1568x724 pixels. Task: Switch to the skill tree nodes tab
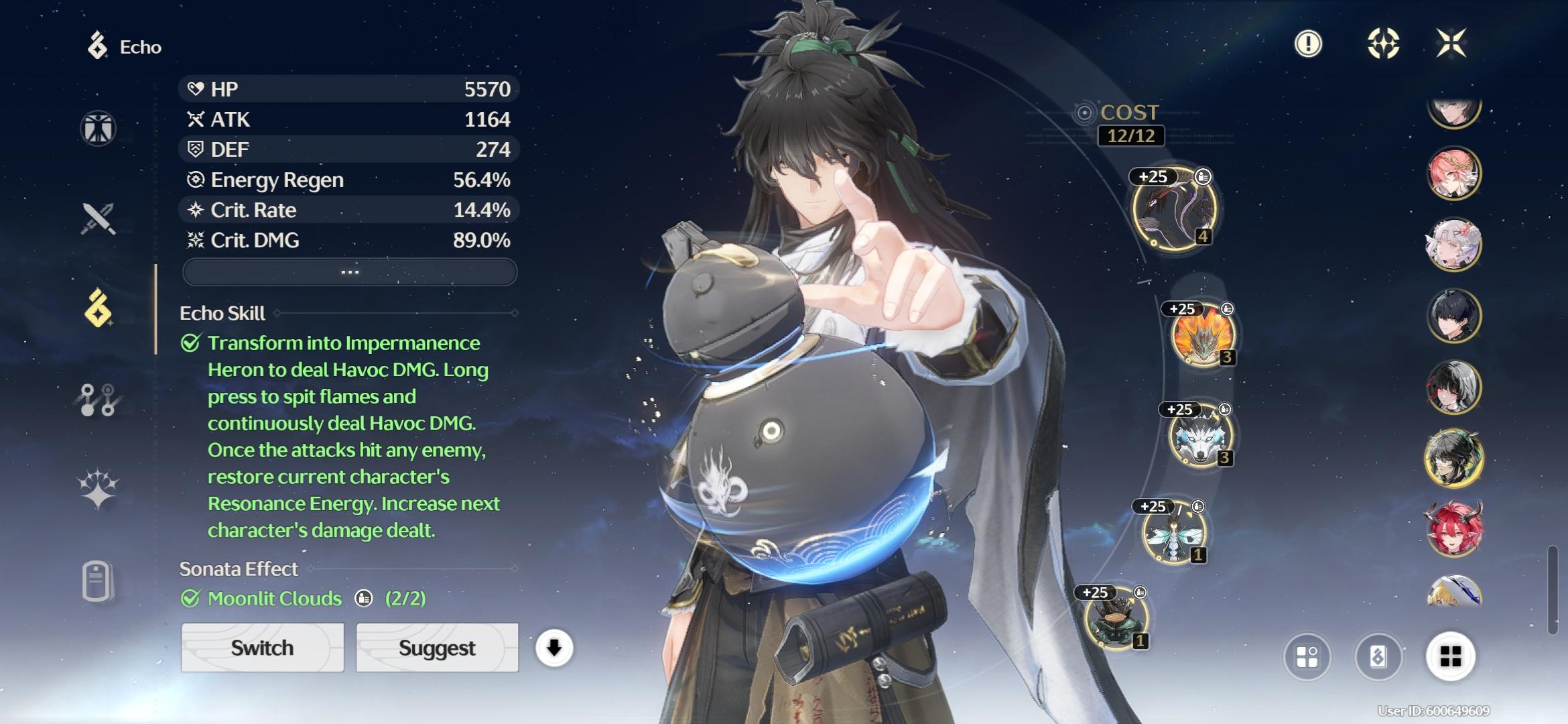click(x=99, y=400)
